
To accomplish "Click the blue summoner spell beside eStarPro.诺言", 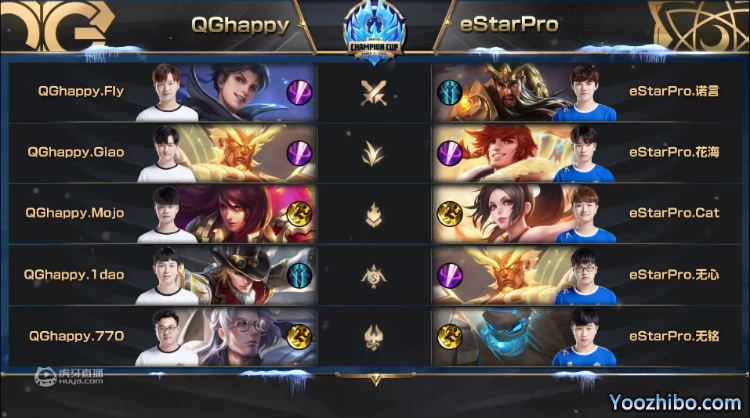I will [449, 92].
